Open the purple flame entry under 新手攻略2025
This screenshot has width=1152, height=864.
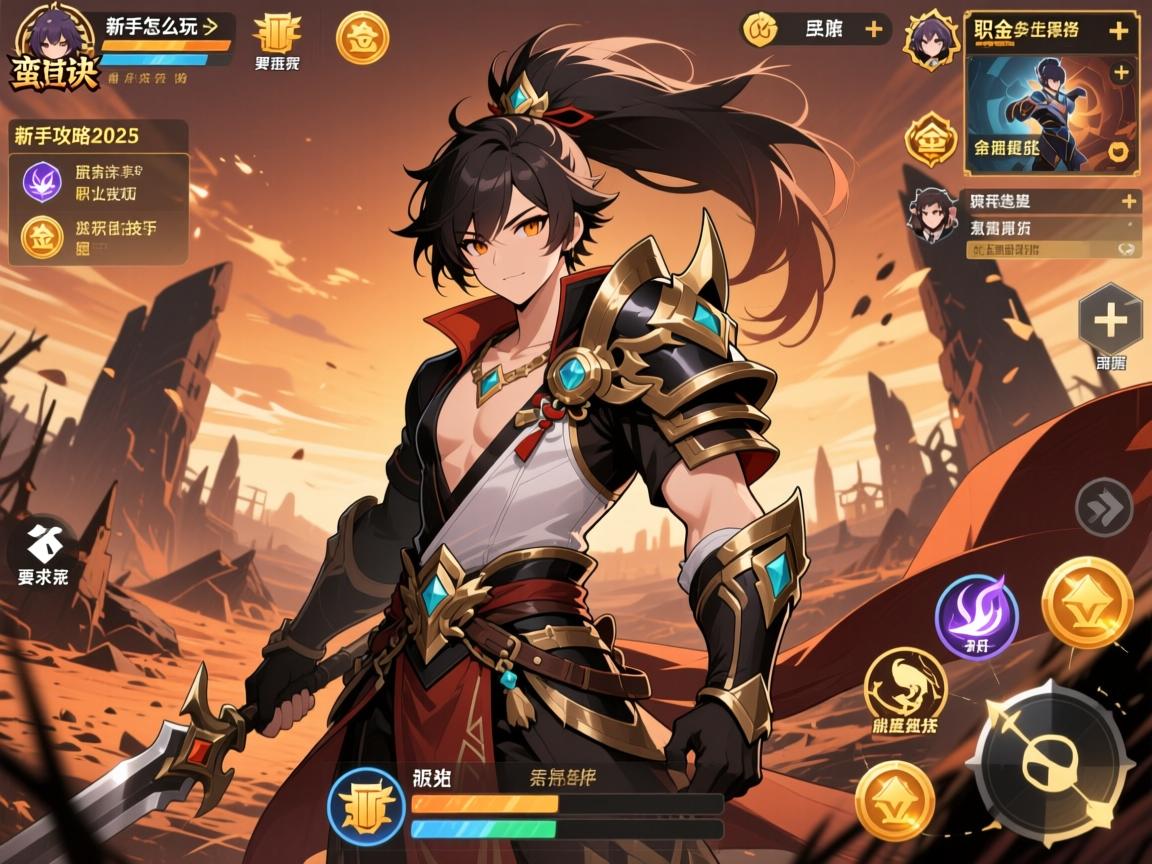pos(42,183)
